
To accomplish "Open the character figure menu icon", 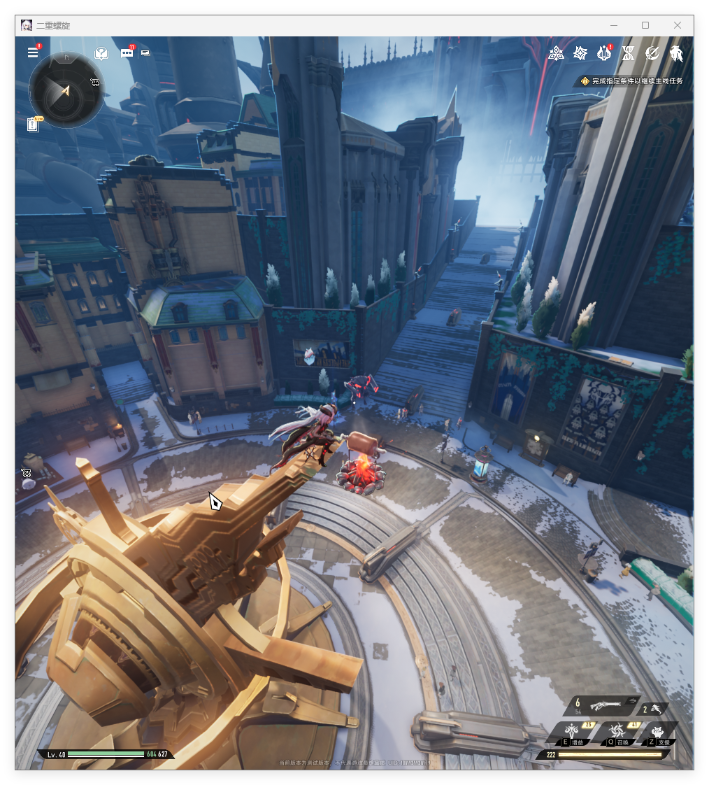I will 677,52.
